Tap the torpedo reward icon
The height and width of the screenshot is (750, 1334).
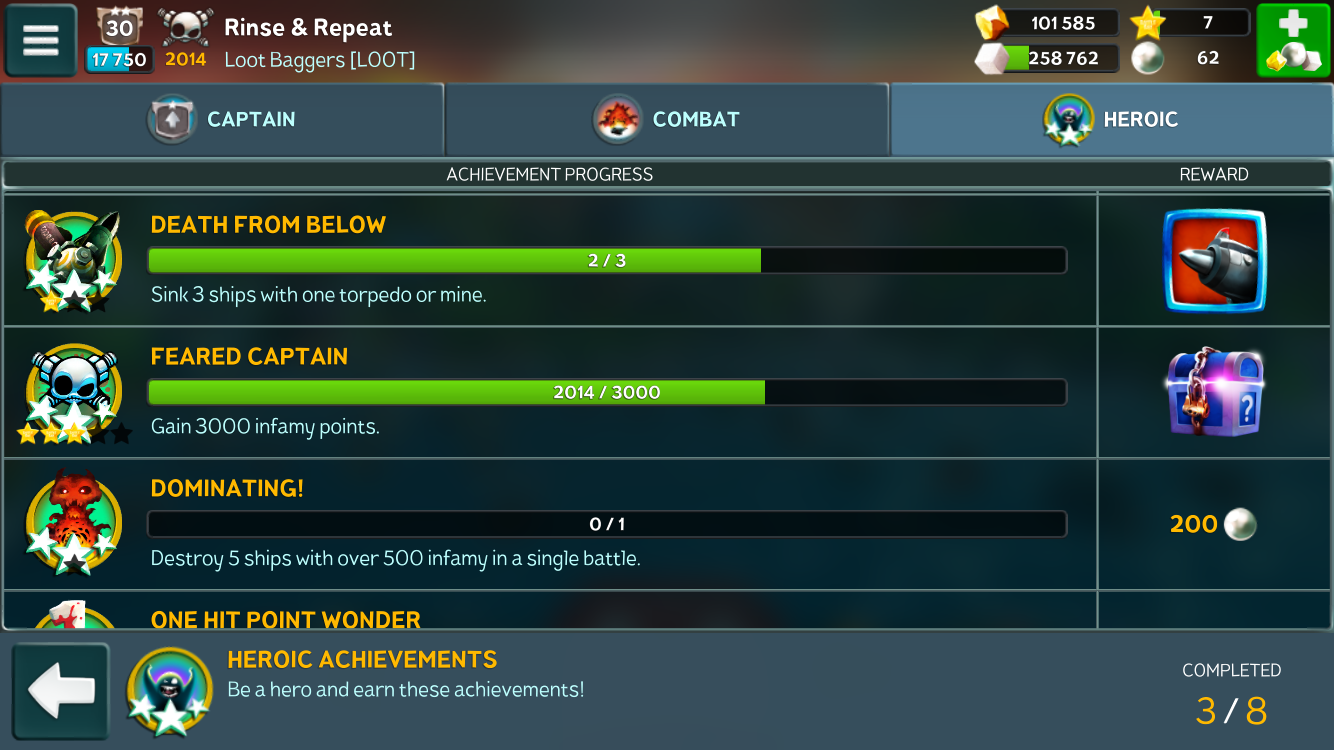click(1214, 260)
